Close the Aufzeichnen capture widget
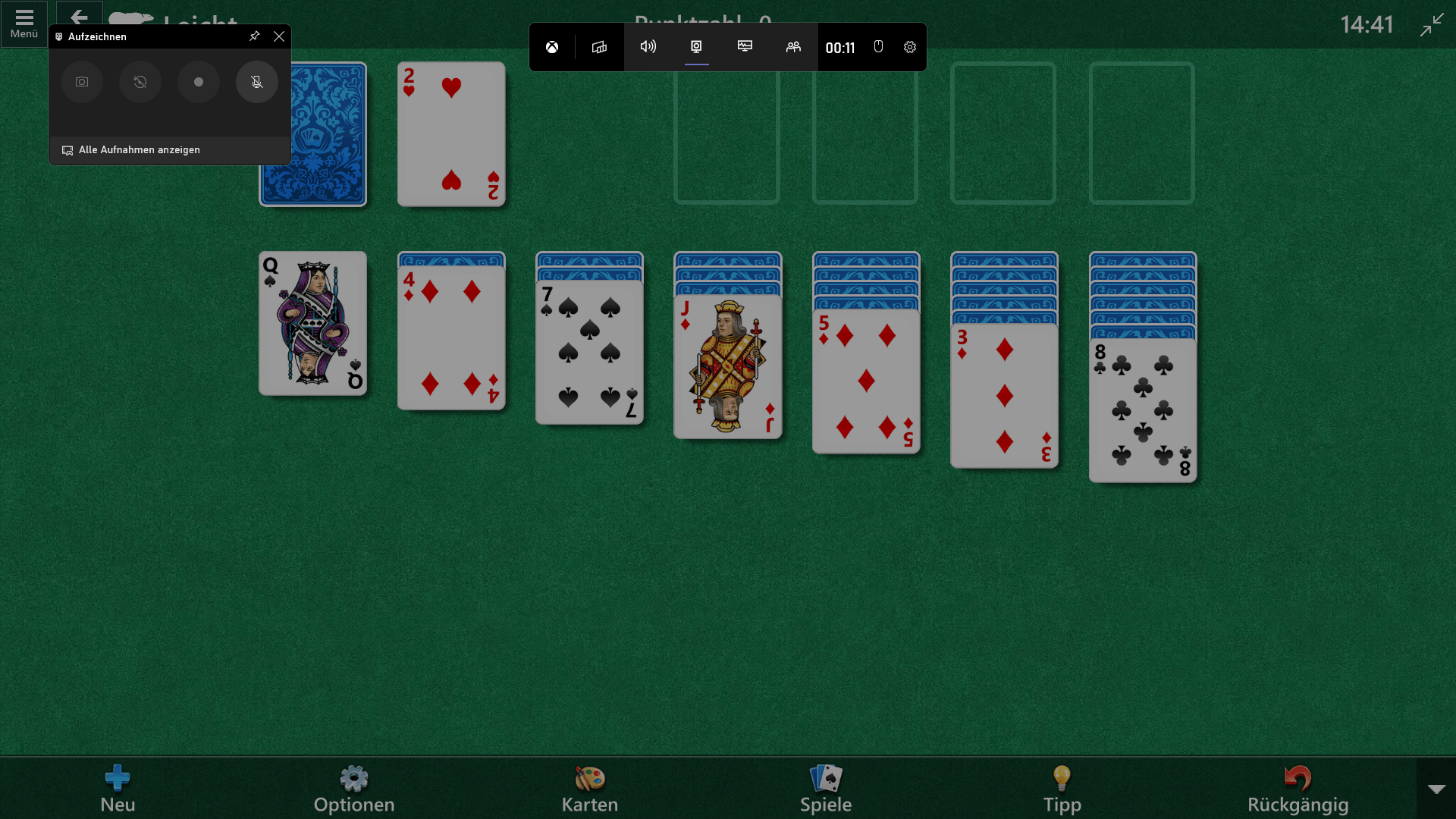This screenshot has height=819, width=1456. pyautogui.click(x=279, y=36)
